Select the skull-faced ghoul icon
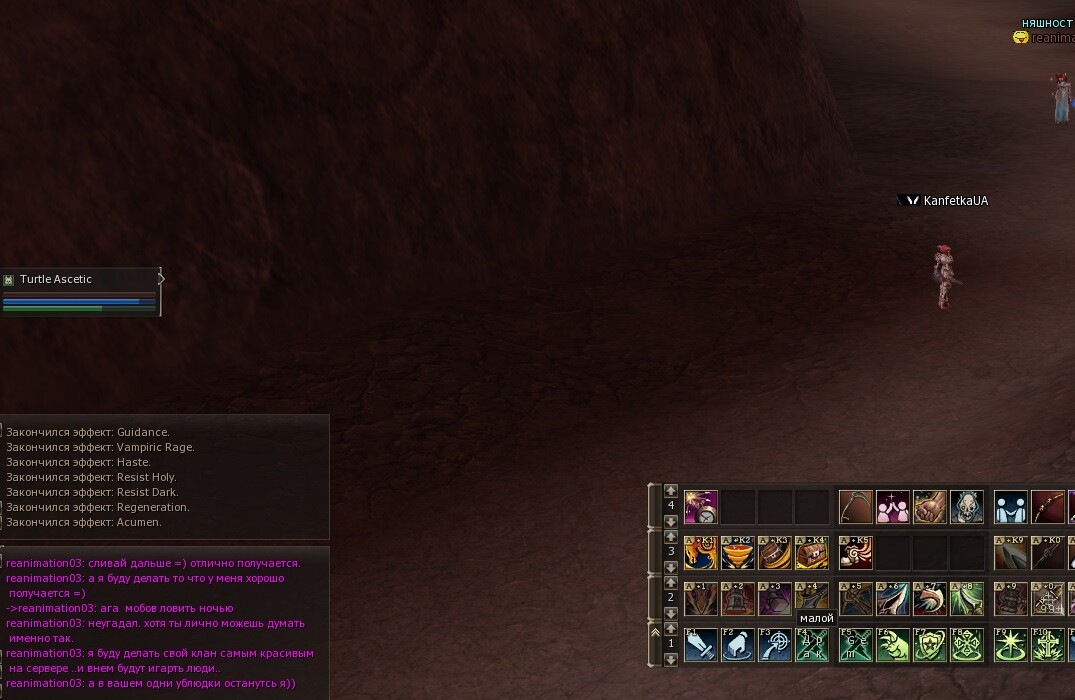The width and height of the screenshot is (1075, 700). (x=967, y=507)
